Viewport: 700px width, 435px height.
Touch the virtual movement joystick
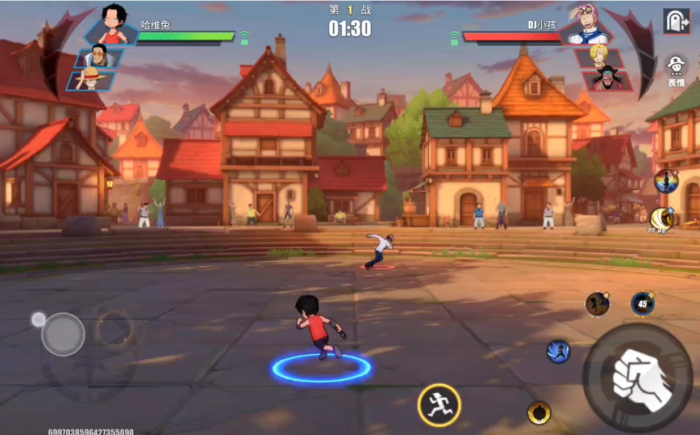[x=63, y=334]
